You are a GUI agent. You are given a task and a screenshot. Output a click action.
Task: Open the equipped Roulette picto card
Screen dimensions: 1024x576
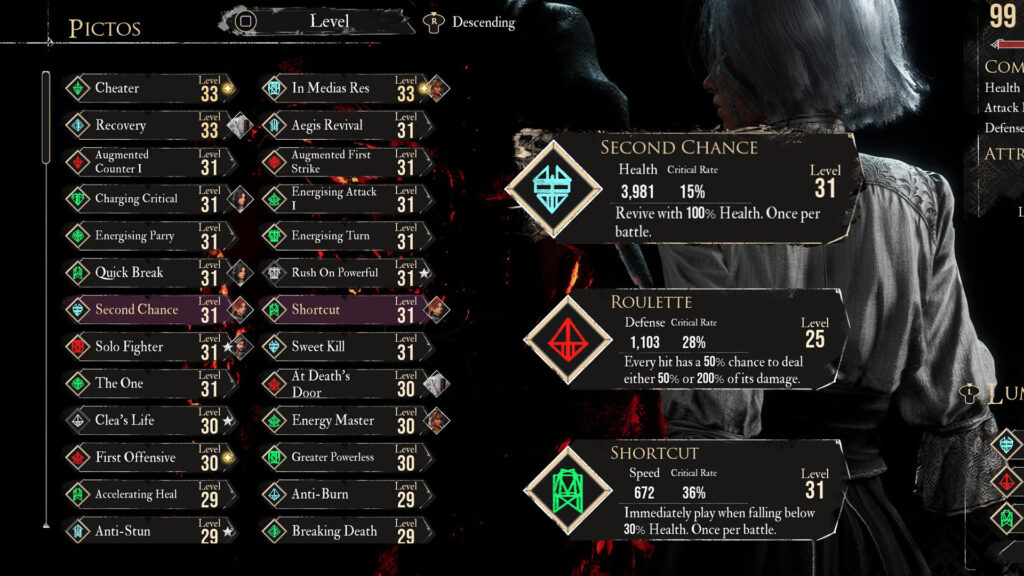click(690, 342)
